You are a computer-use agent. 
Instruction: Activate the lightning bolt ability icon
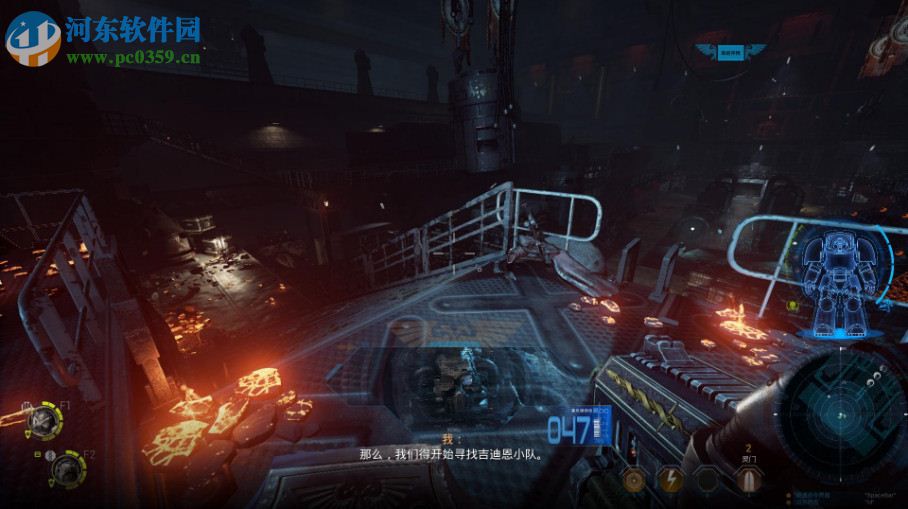click(670, 480)
